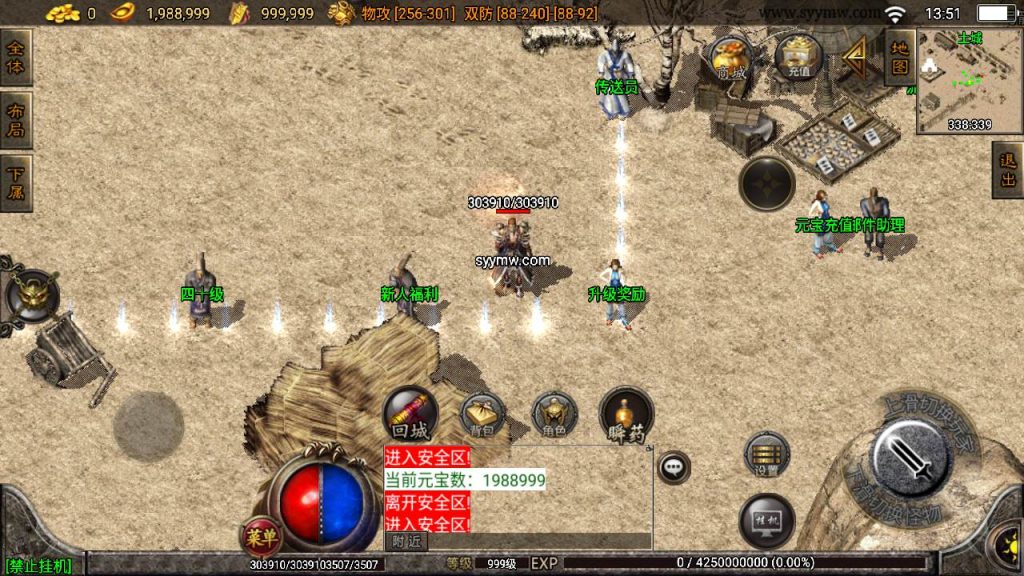Switch to the 附近 nearby chat tab
Image resolution: width=1024 pixels, height=576 pixels.
click(406, 541)
